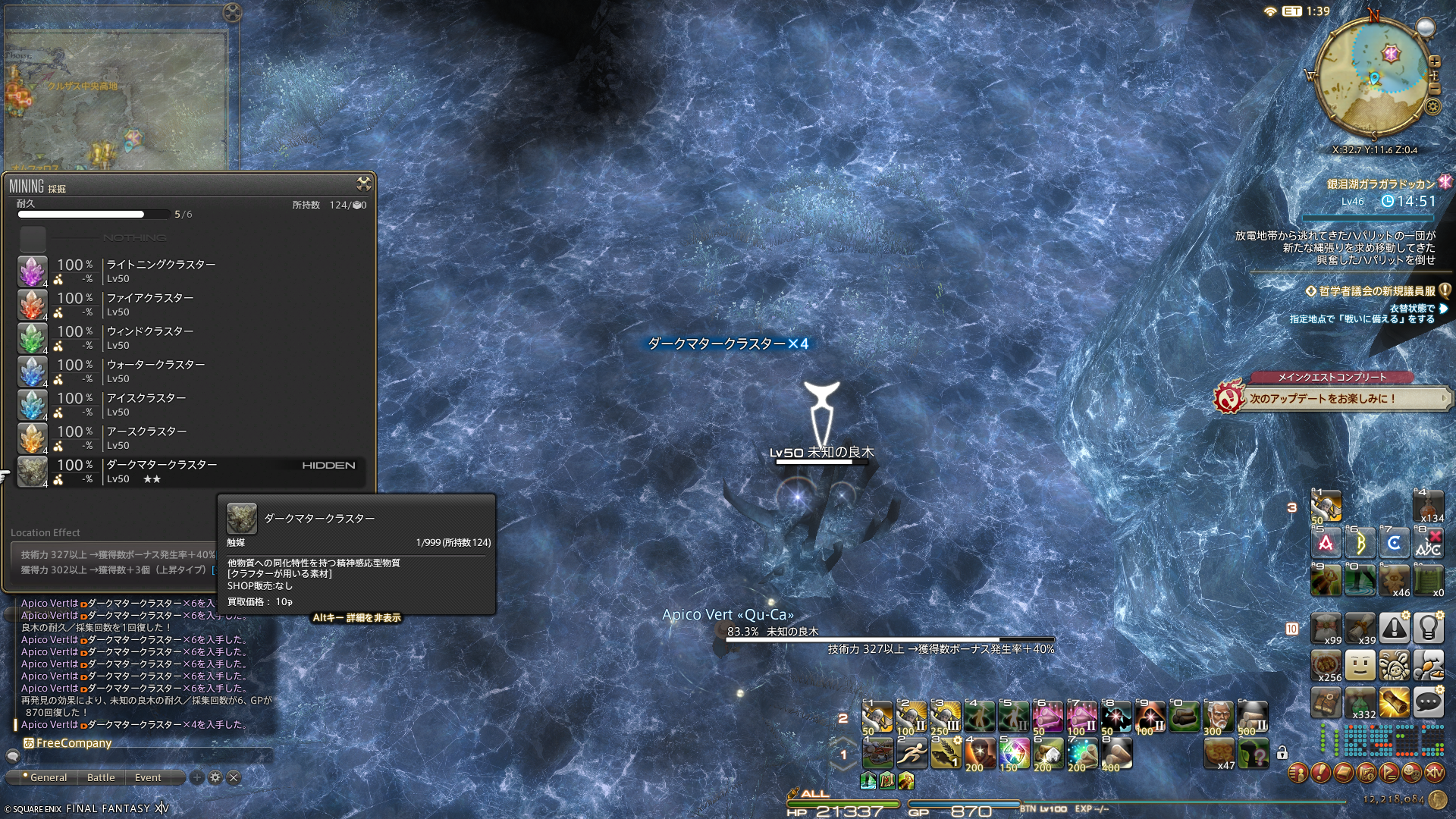
Task: Add a new chat tab
Action: click(197, 777)
